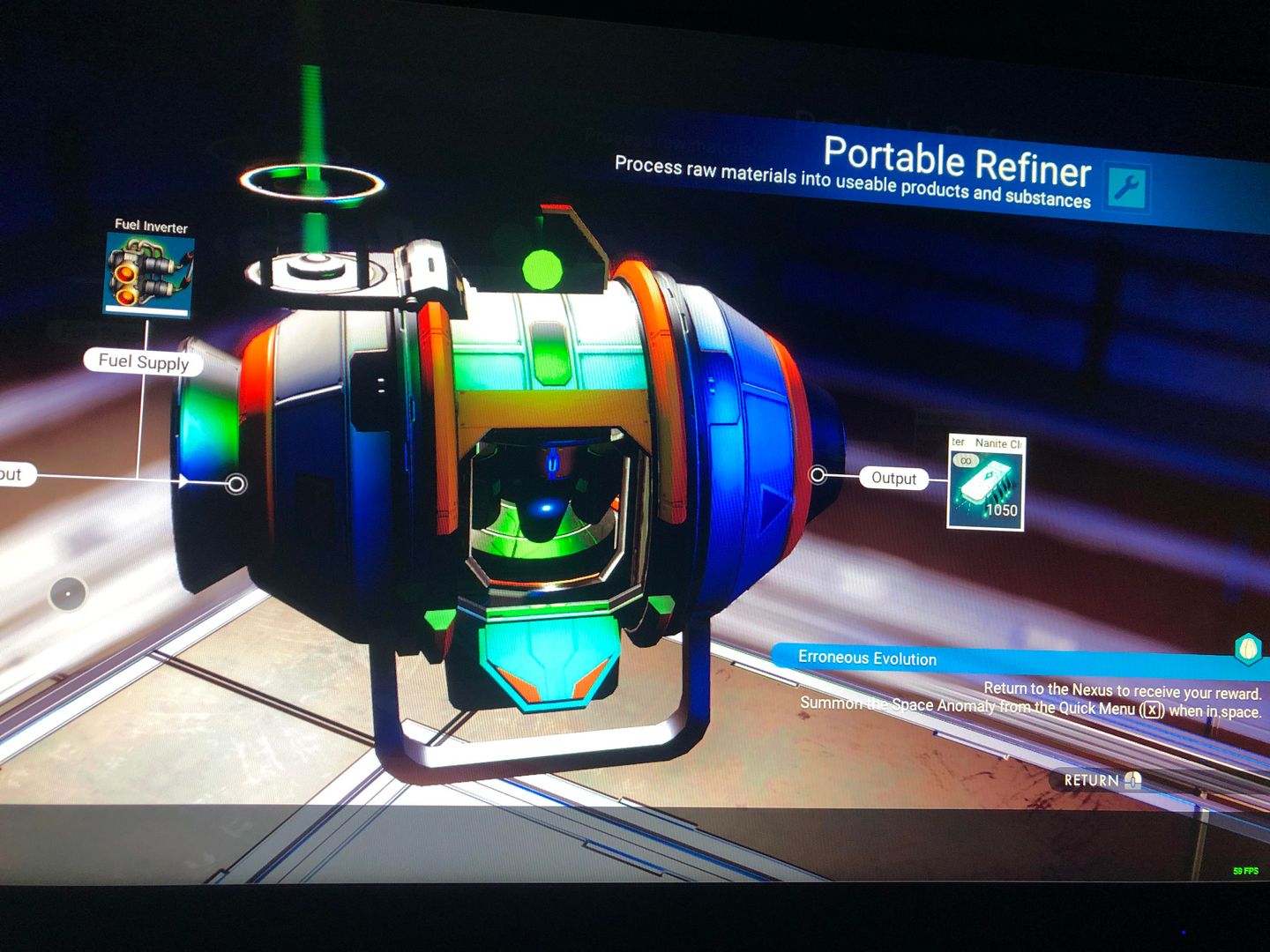Screen dimensions: 1270x952
Task: Select the Fuel Inverter in the Fuel Supply slot
Action: tap(146, 273)
